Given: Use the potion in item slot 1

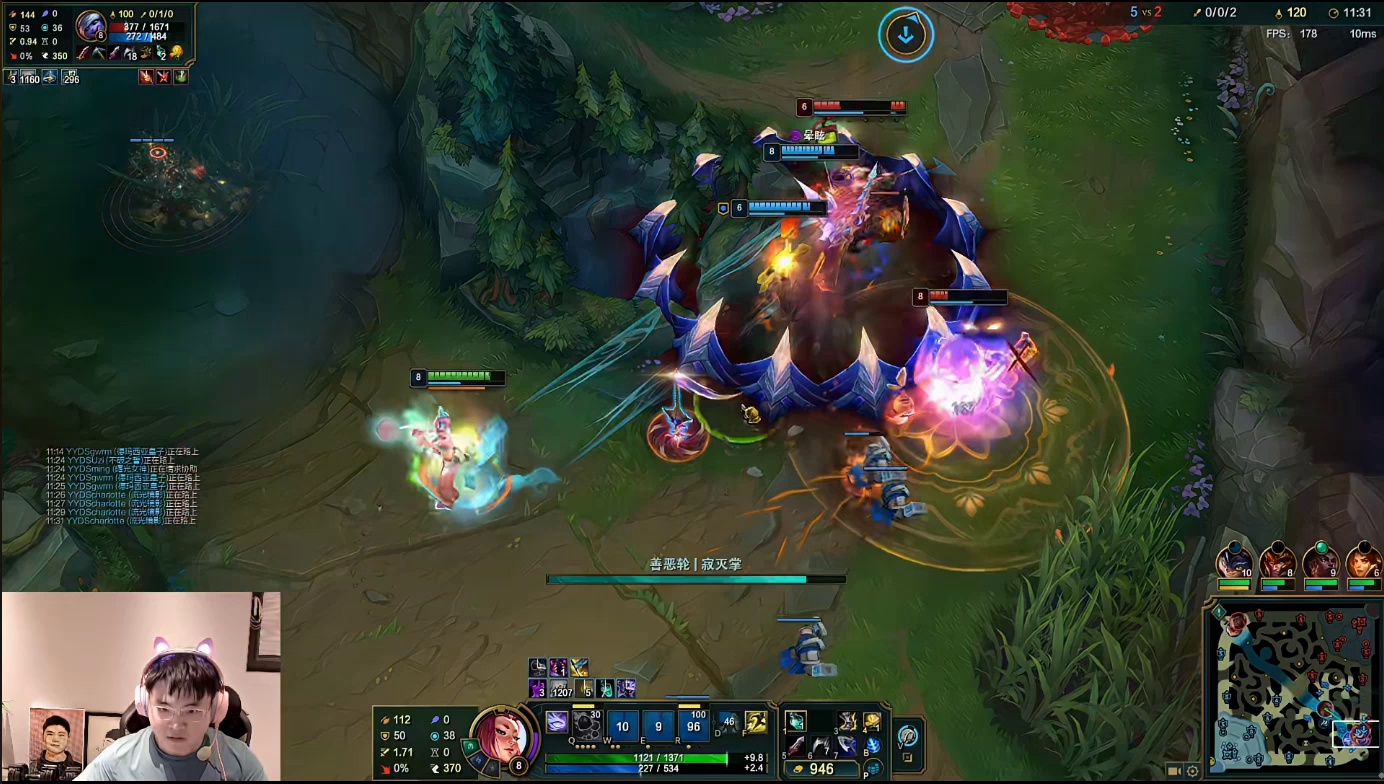Looking at the screenshot, I should click(796, 721).
